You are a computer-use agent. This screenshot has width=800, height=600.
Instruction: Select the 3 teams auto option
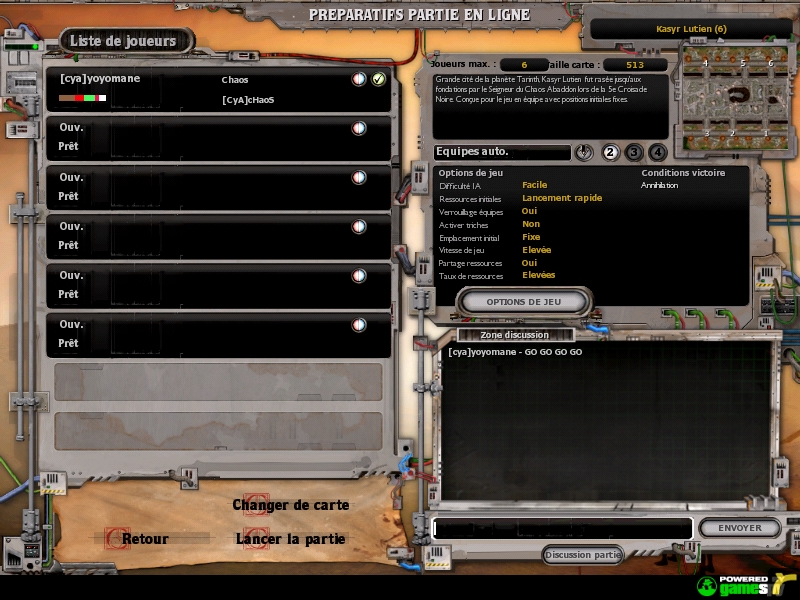coord(634,152)
